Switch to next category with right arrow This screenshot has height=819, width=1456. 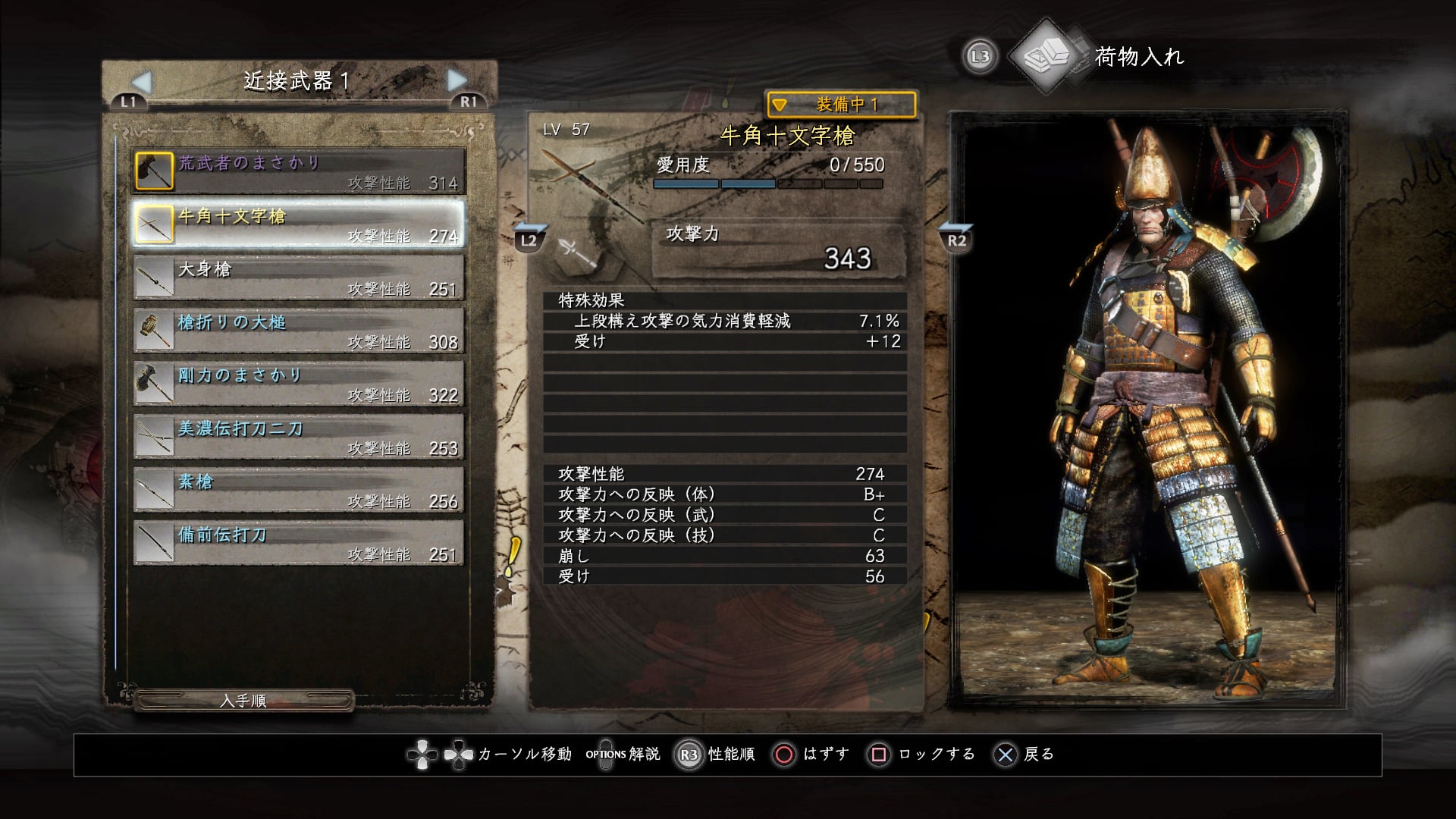tap(457, 80)
